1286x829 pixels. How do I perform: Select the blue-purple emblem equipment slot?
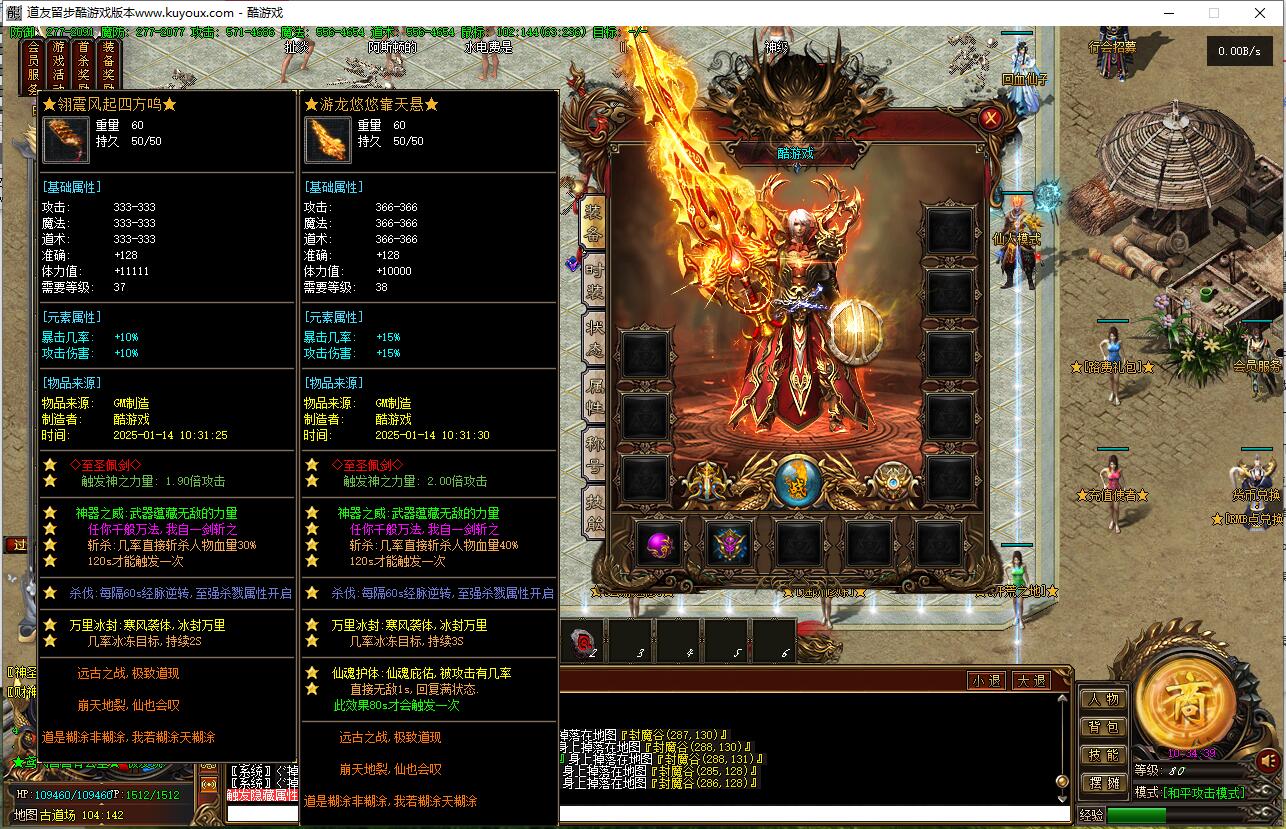coord(730,545)
